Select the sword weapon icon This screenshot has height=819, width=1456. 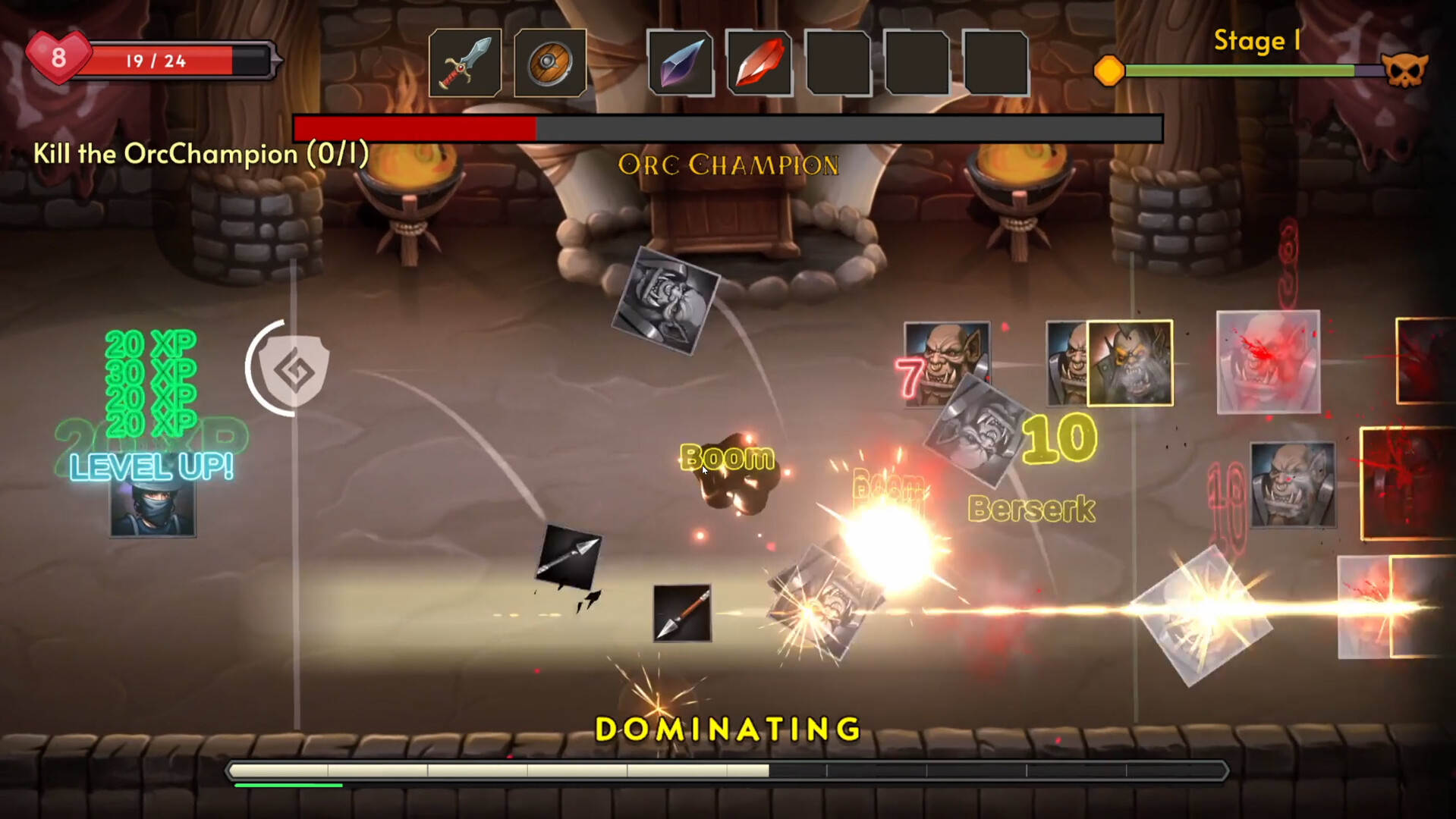(x=464, y=63)
